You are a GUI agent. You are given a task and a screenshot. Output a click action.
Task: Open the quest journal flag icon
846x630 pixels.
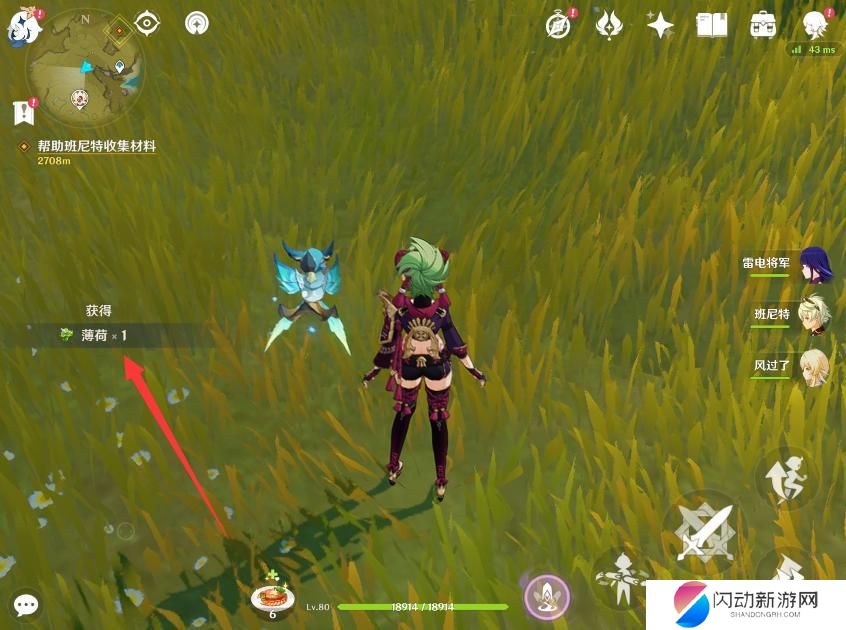(x=23, y=111)
